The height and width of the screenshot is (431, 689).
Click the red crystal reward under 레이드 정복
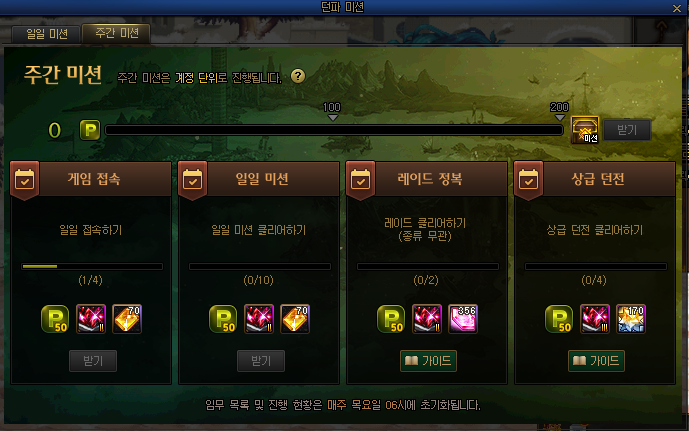pos(428,318)
